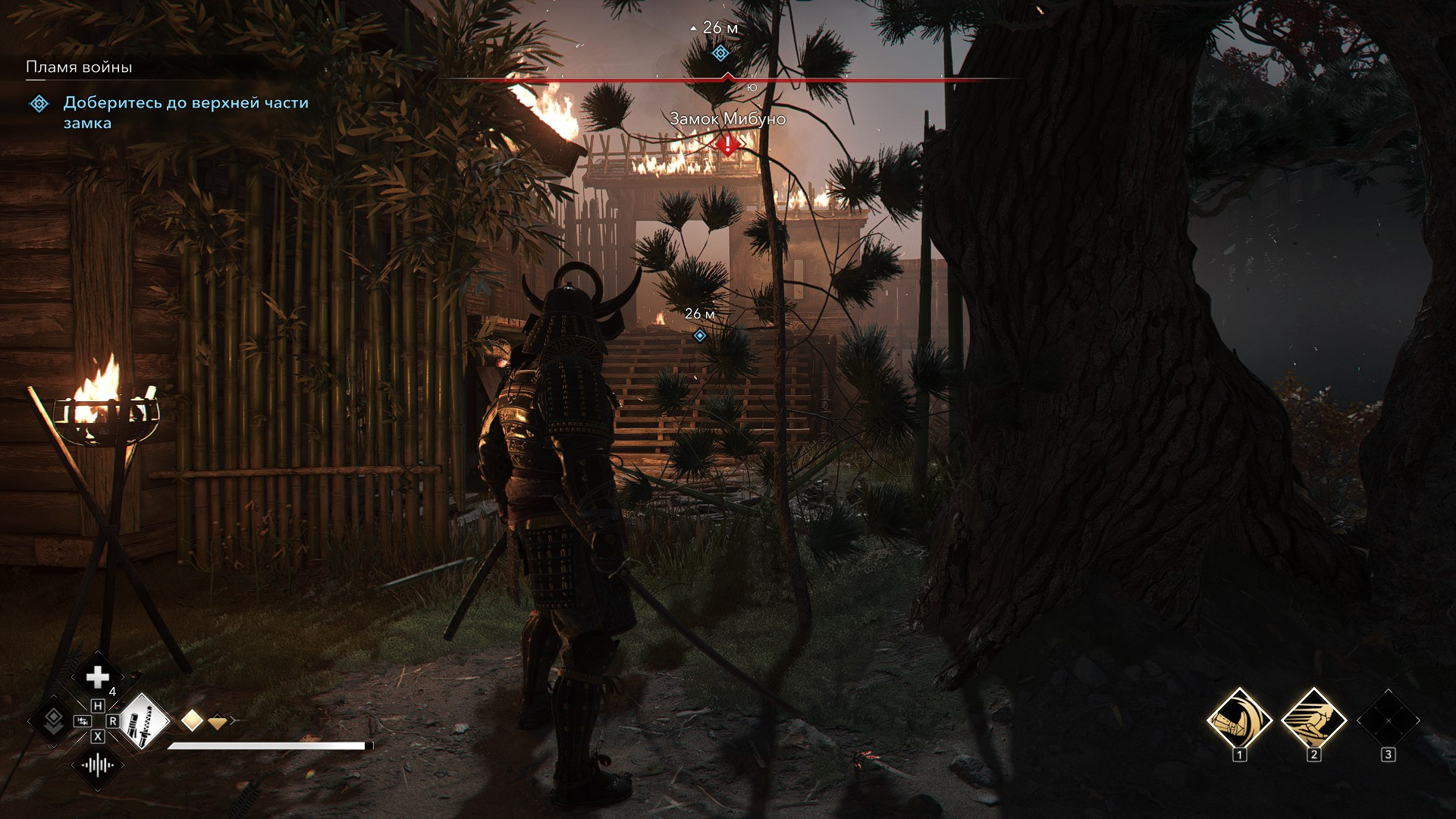The width and height of the screenshot is (1456, 819).
Task: Activate the armored fist swing ability
Action: pyautogui.click(x=1240, y=720)
